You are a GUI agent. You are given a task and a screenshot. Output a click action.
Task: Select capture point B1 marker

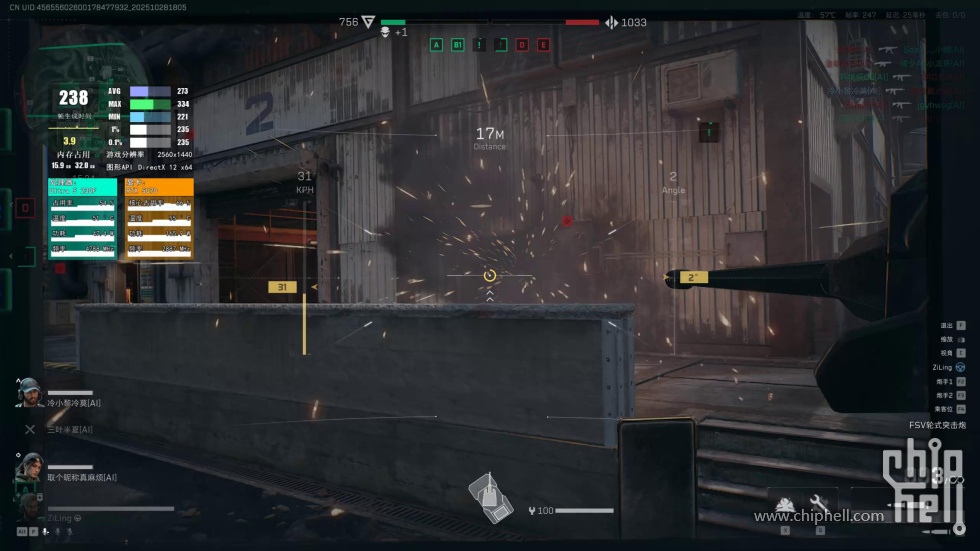[458, 44]
